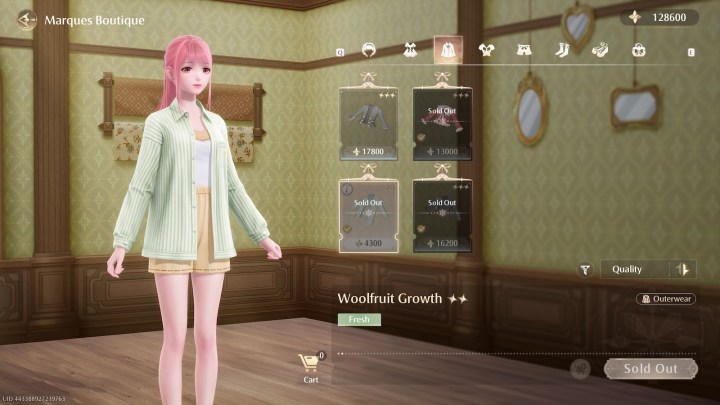Open the tops shirt category tab
The width and height of the screenshot is (720, 405).
pos(486,49)
